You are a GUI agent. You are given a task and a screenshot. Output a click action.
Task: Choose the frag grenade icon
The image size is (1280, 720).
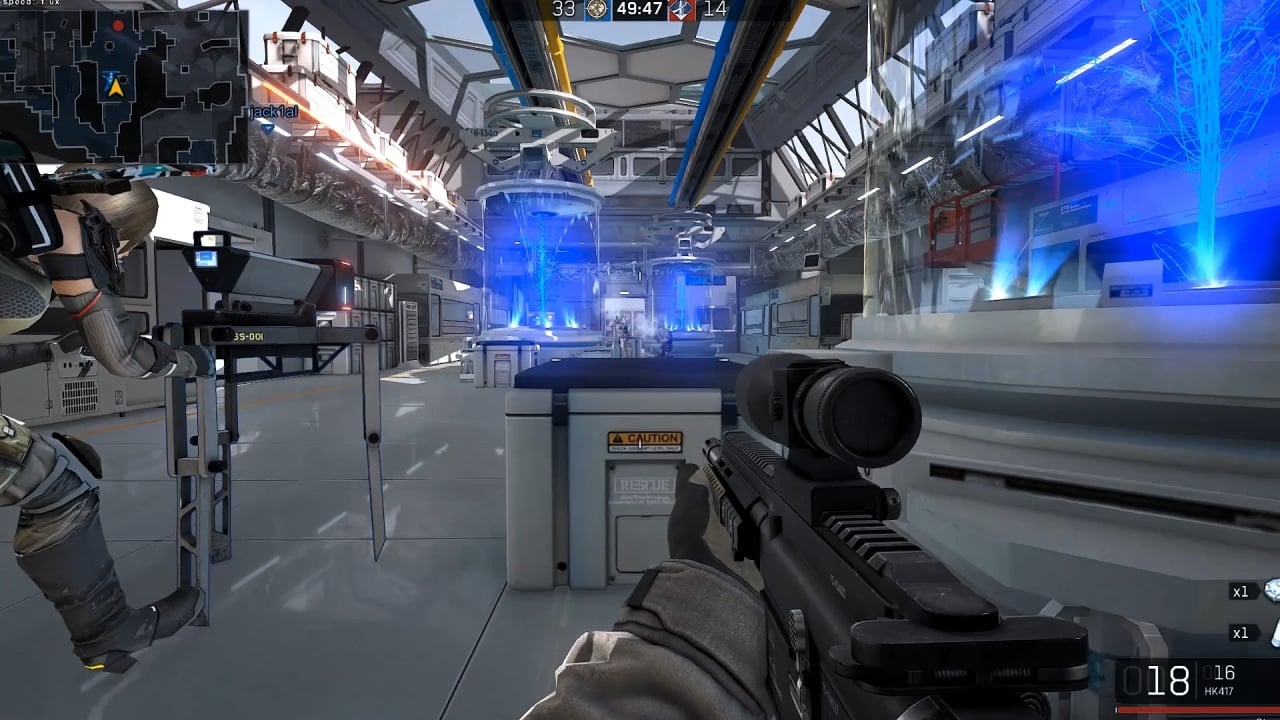click(x=1271, y=590)
